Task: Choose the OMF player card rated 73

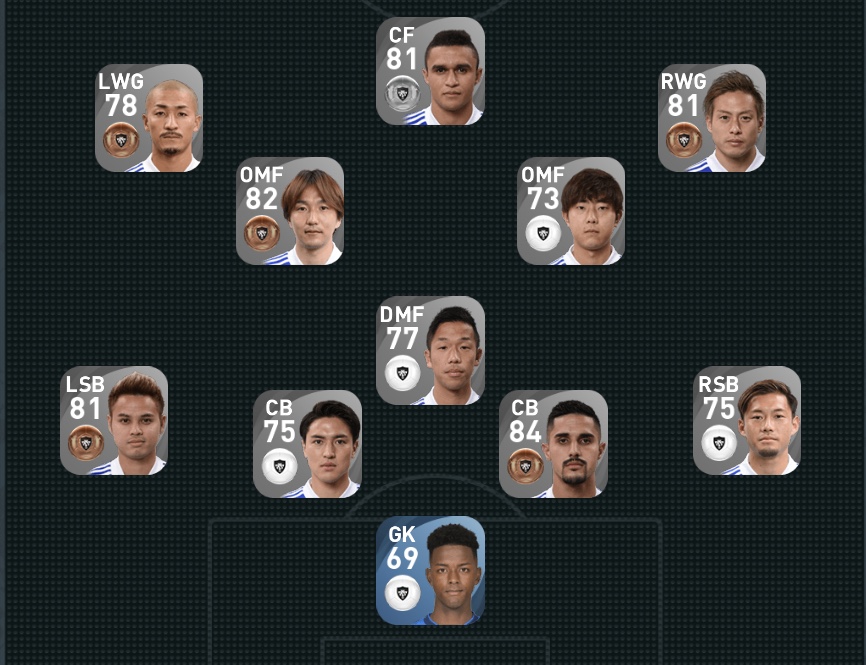Action: (x=571, y=211)
